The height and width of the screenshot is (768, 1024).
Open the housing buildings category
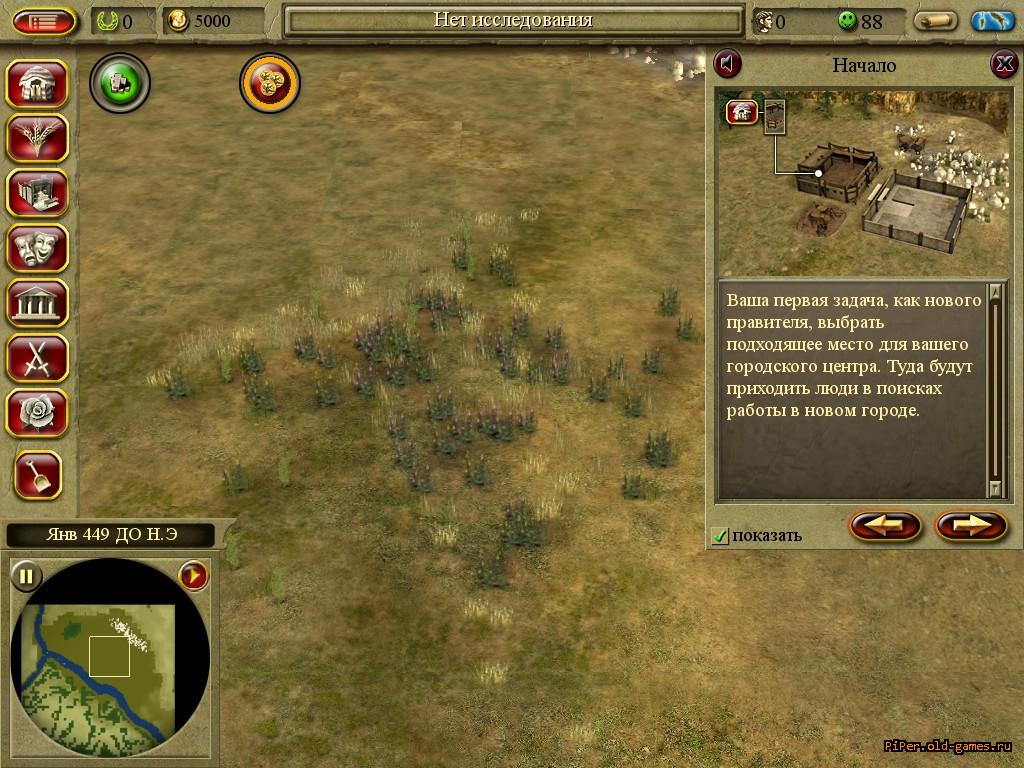coord(38,84)
